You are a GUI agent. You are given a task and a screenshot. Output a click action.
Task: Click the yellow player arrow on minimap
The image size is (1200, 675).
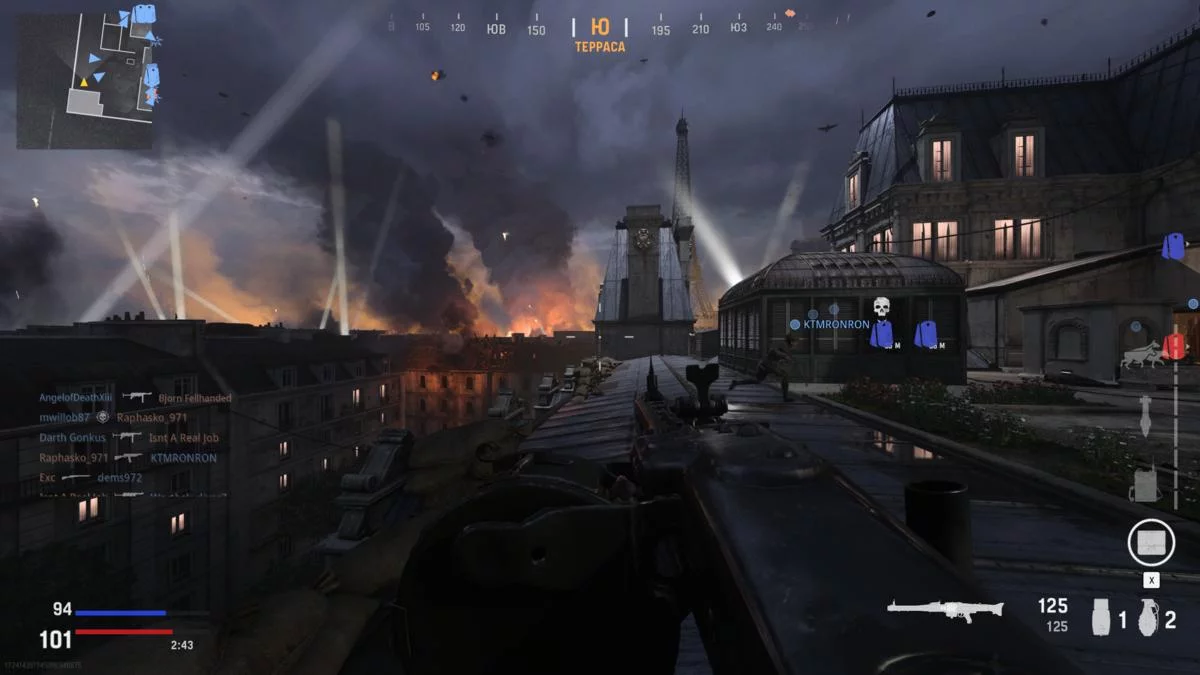coord(83,82)
